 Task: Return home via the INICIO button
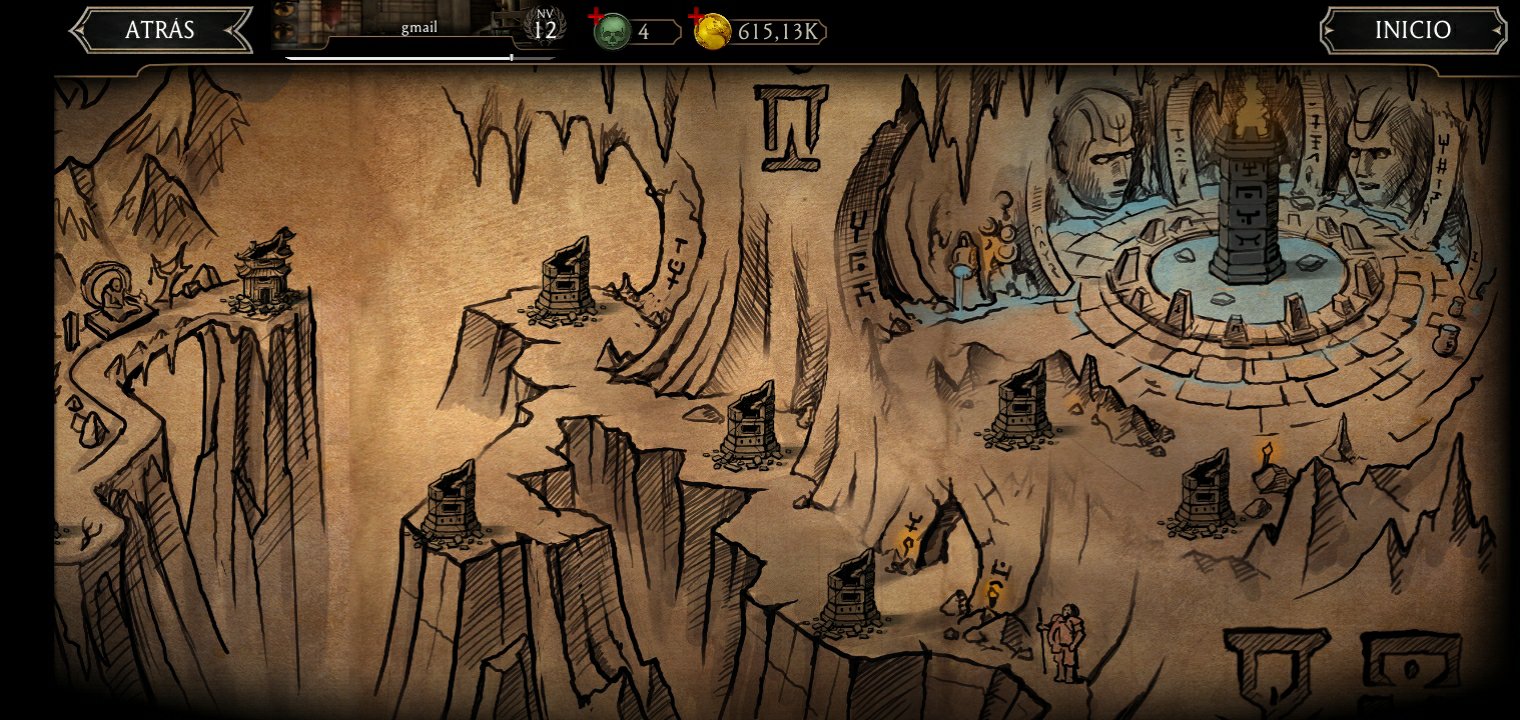1412,30
